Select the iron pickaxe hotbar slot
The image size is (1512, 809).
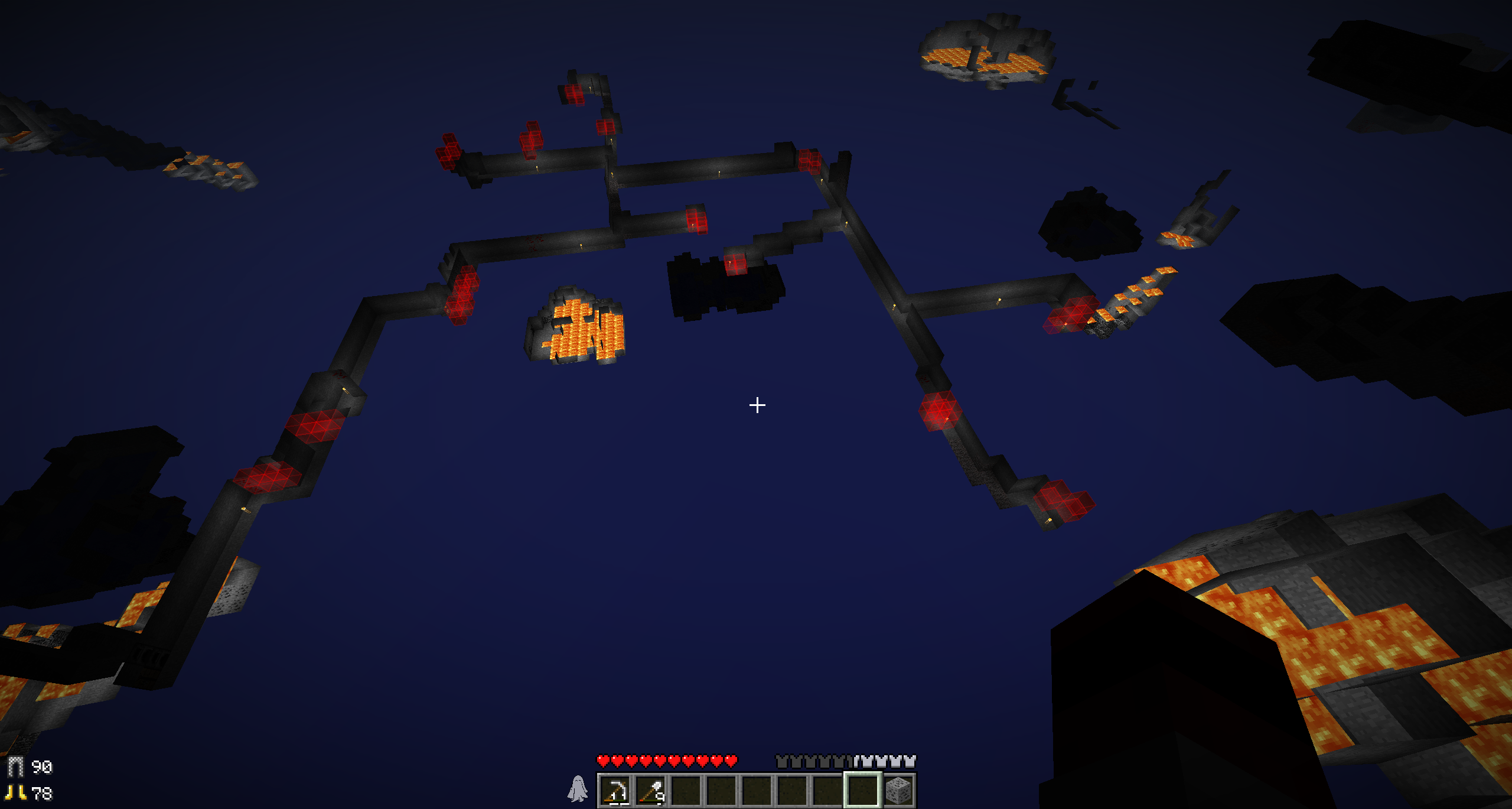click(x=615, y=790)
